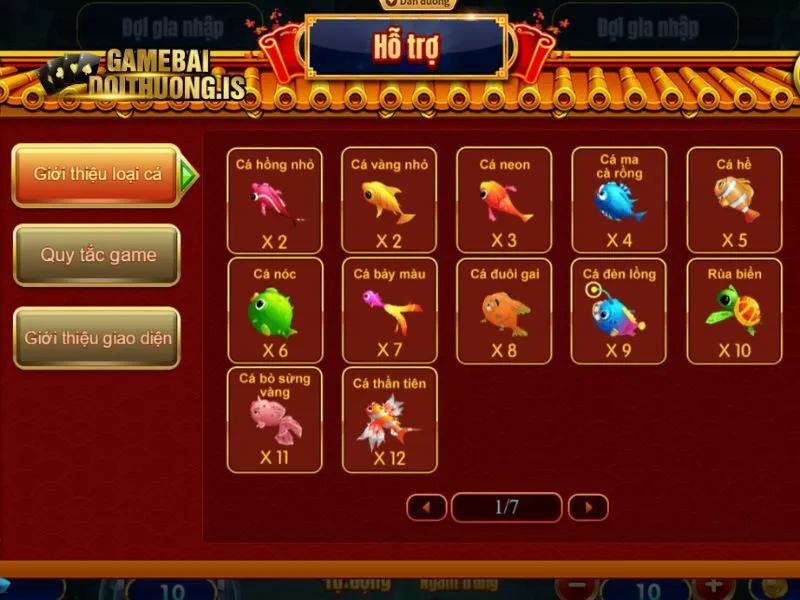Image resolution: width=800 pixels, height=600 pixels.
Task: Choose the Cá bảy màu tile
Action: 389,310
